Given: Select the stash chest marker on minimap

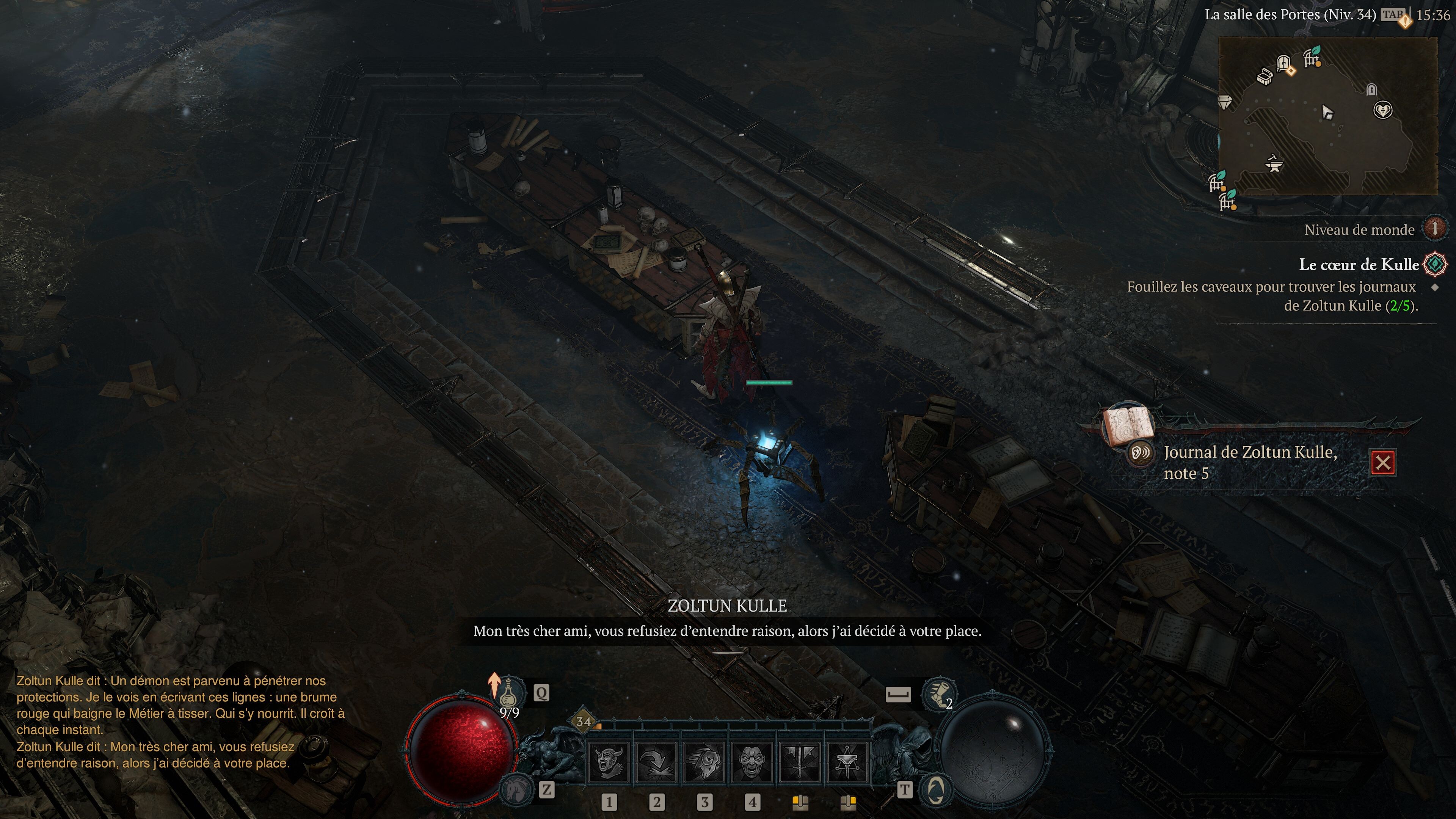Looking at the screenshot, I should (x=1265, y=77).
